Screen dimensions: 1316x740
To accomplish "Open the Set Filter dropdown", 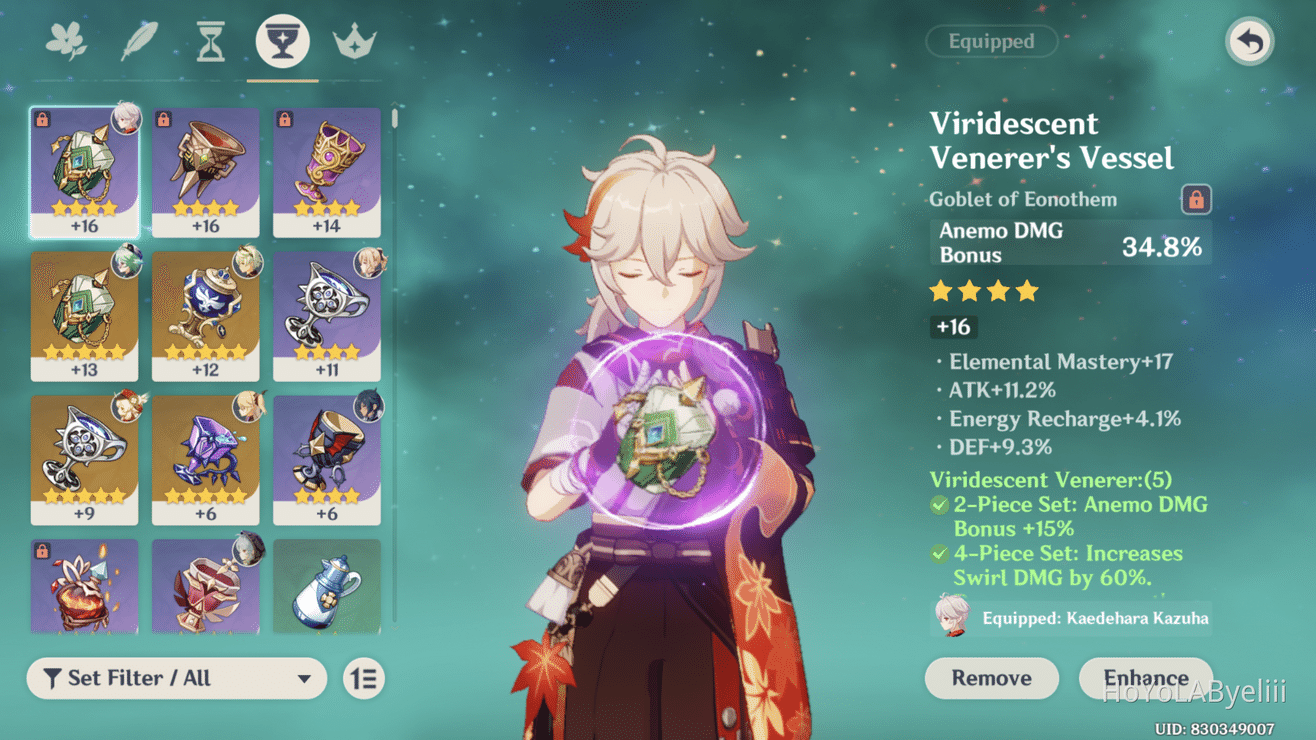I will pos(177,679).
